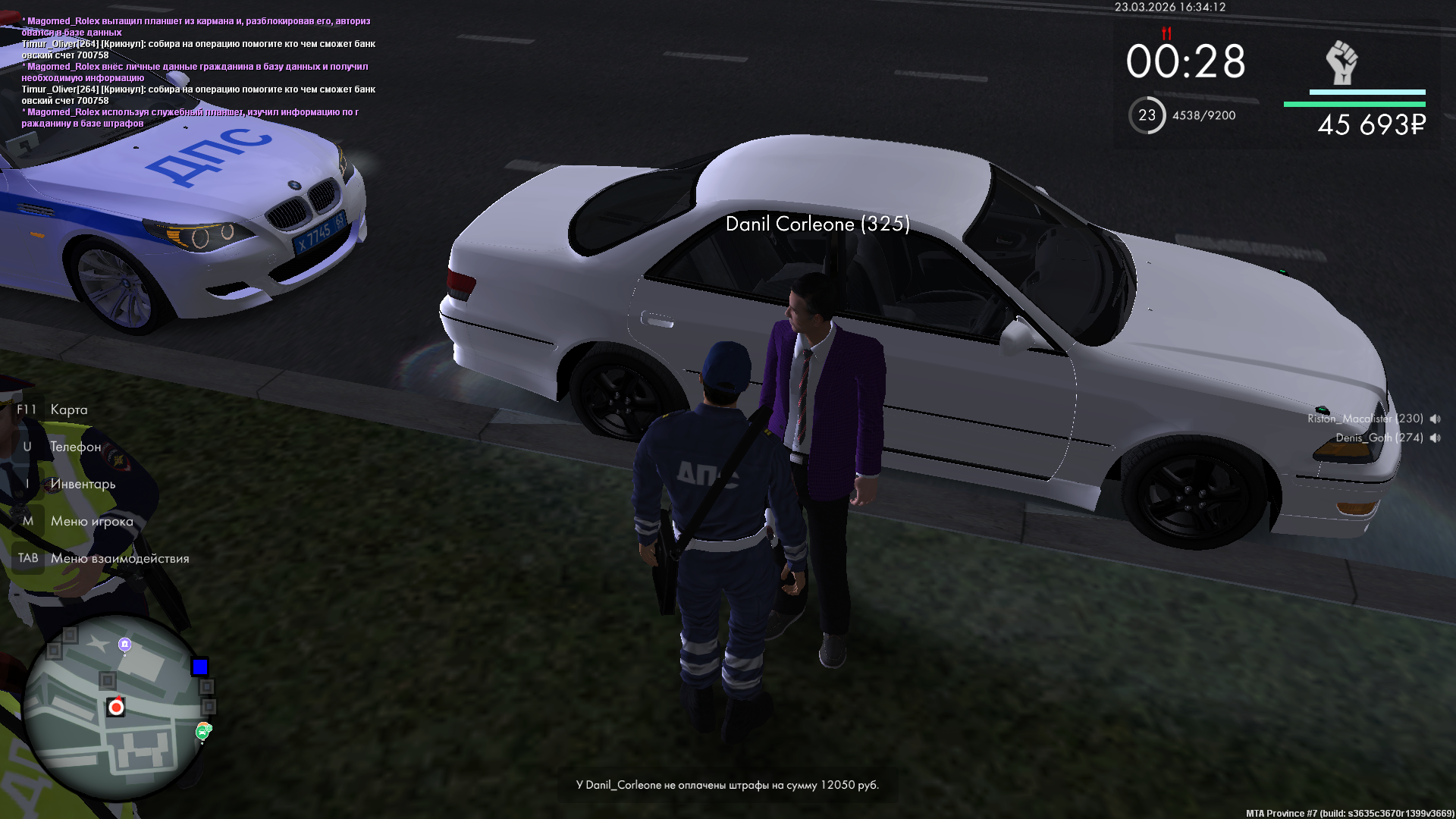Click the red player position marker on the minimap
The image size is (1456, 819).
[116, 707]
